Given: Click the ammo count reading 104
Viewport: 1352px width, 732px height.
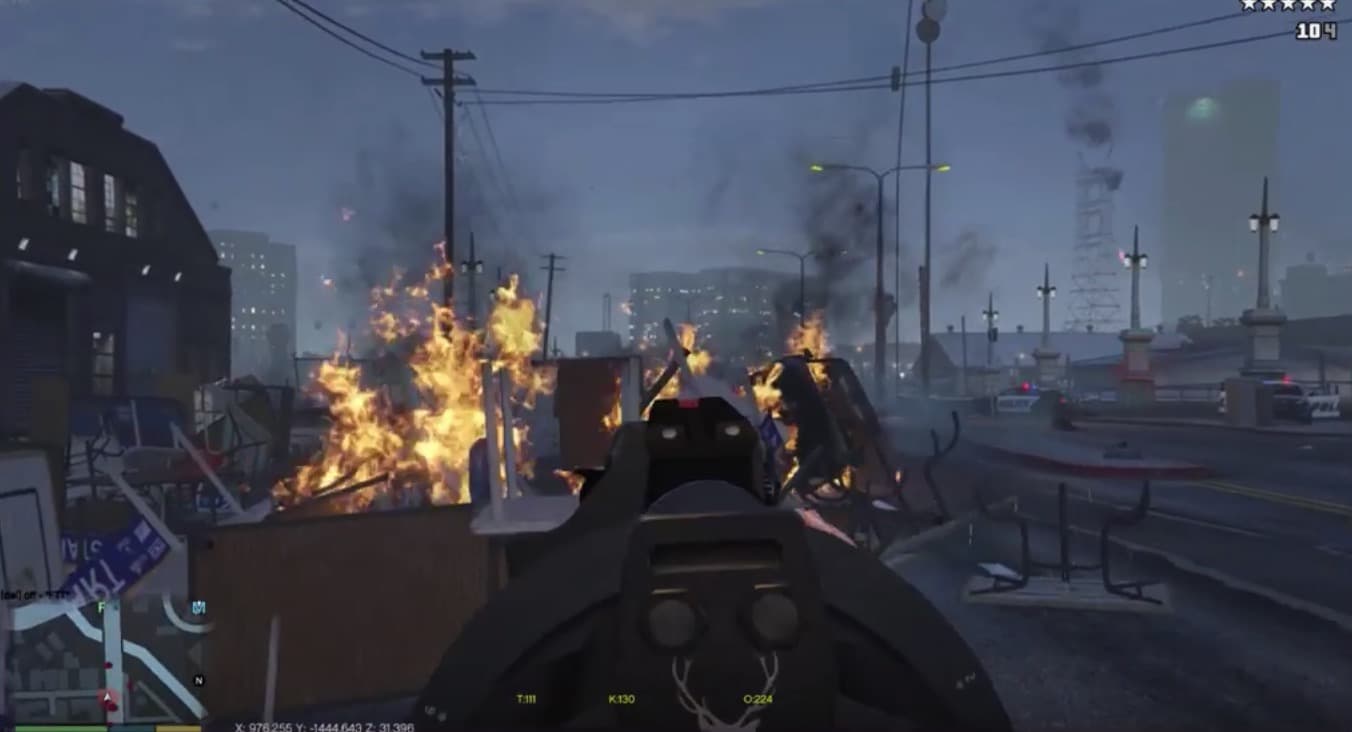Looking at the screenshot, I should point(1315,29).
